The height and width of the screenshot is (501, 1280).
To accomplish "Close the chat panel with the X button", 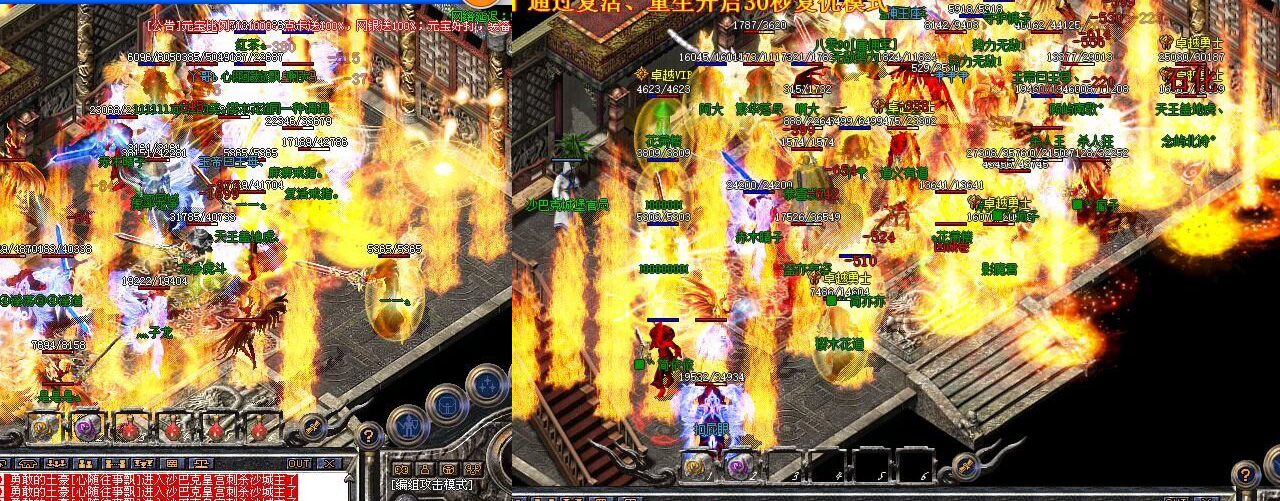I will (329, 464).
